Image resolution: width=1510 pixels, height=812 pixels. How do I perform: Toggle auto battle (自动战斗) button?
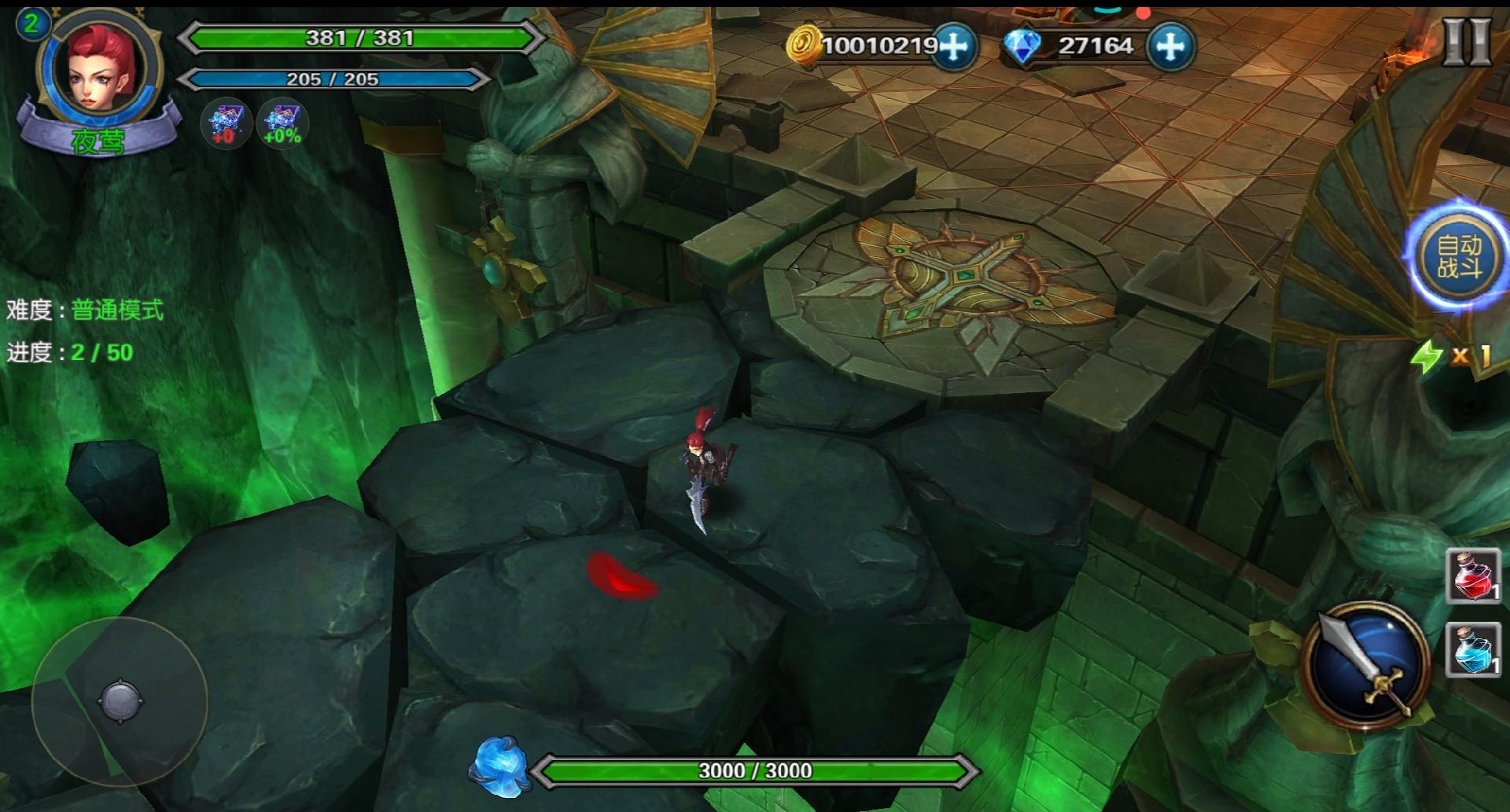tap(1459, 257)
